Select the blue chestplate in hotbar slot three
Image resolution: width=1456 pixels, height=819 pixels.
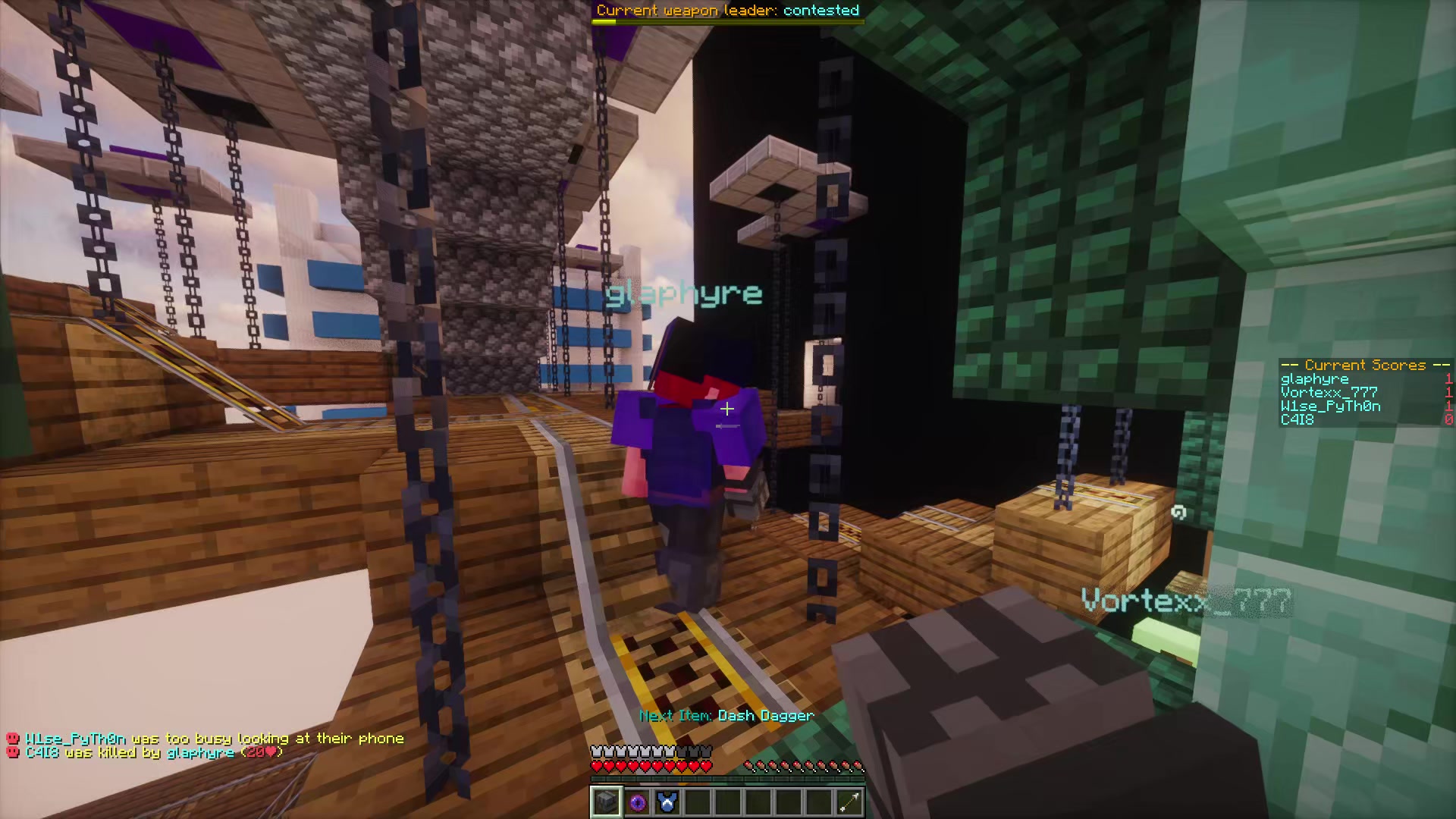(667, 802)
